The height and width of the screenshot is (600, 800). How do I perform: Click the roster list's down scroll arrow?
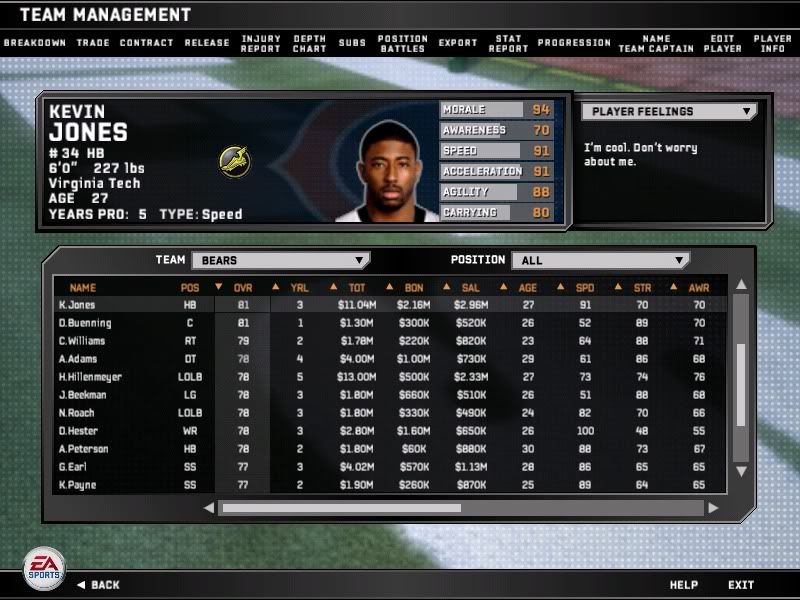pyautogui.click(x=741, y=470)
